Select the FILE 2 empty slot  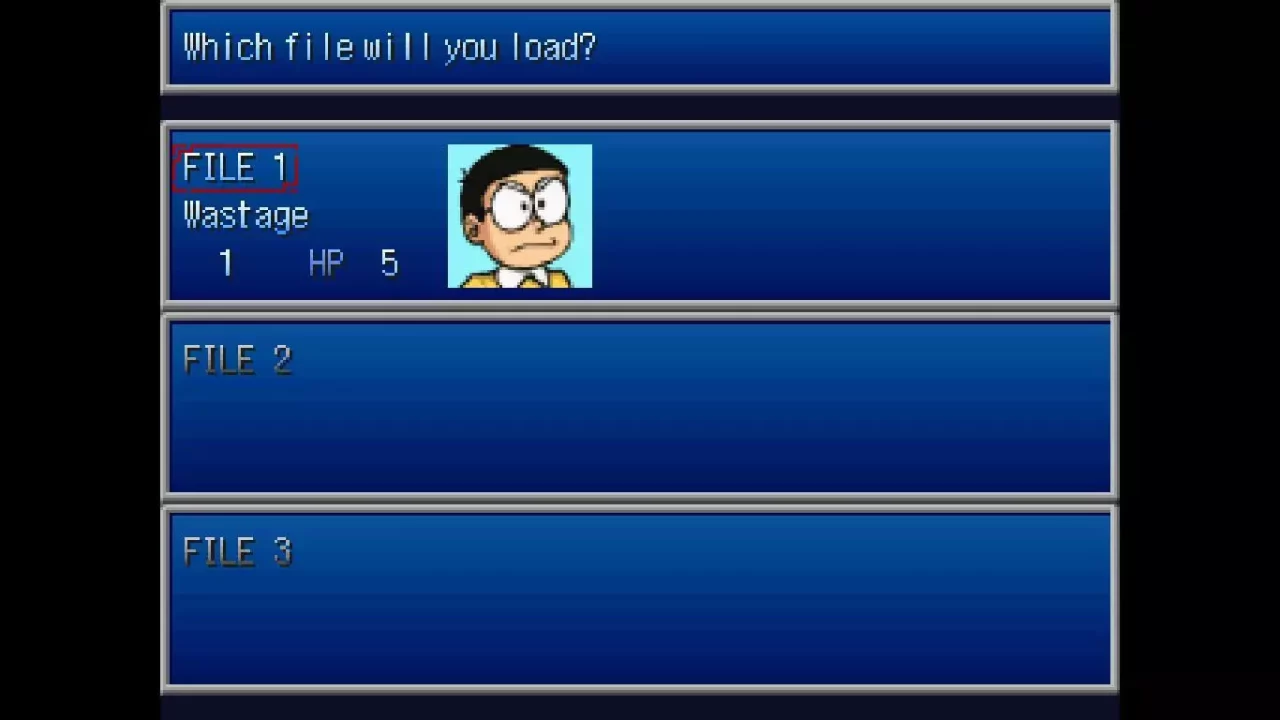pyautogui.click(x=640, y=405)
